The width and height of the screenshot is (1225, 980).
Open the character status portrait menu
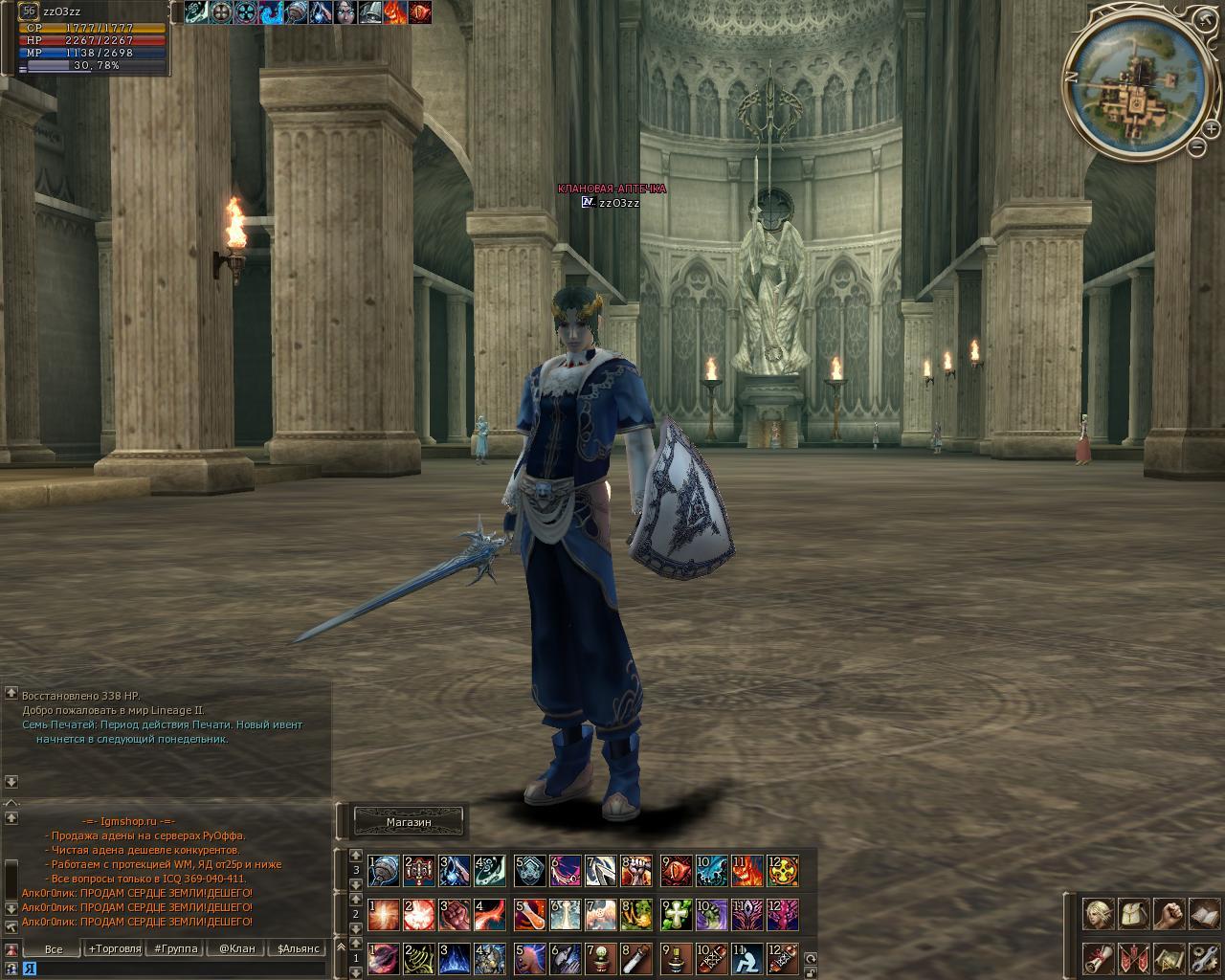click(x=1098, y=914)
